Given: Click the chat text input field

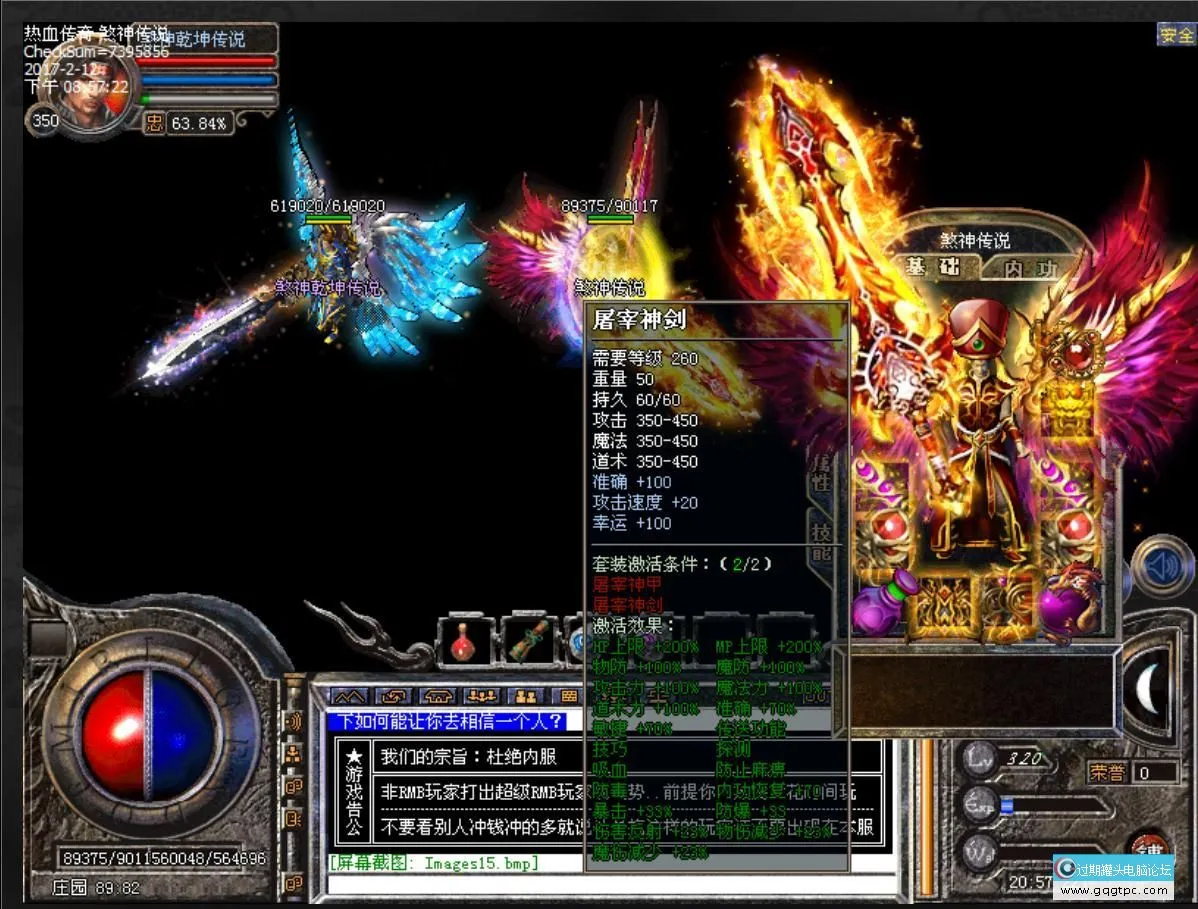Looking at the screenshot, I should click(600, 884).
